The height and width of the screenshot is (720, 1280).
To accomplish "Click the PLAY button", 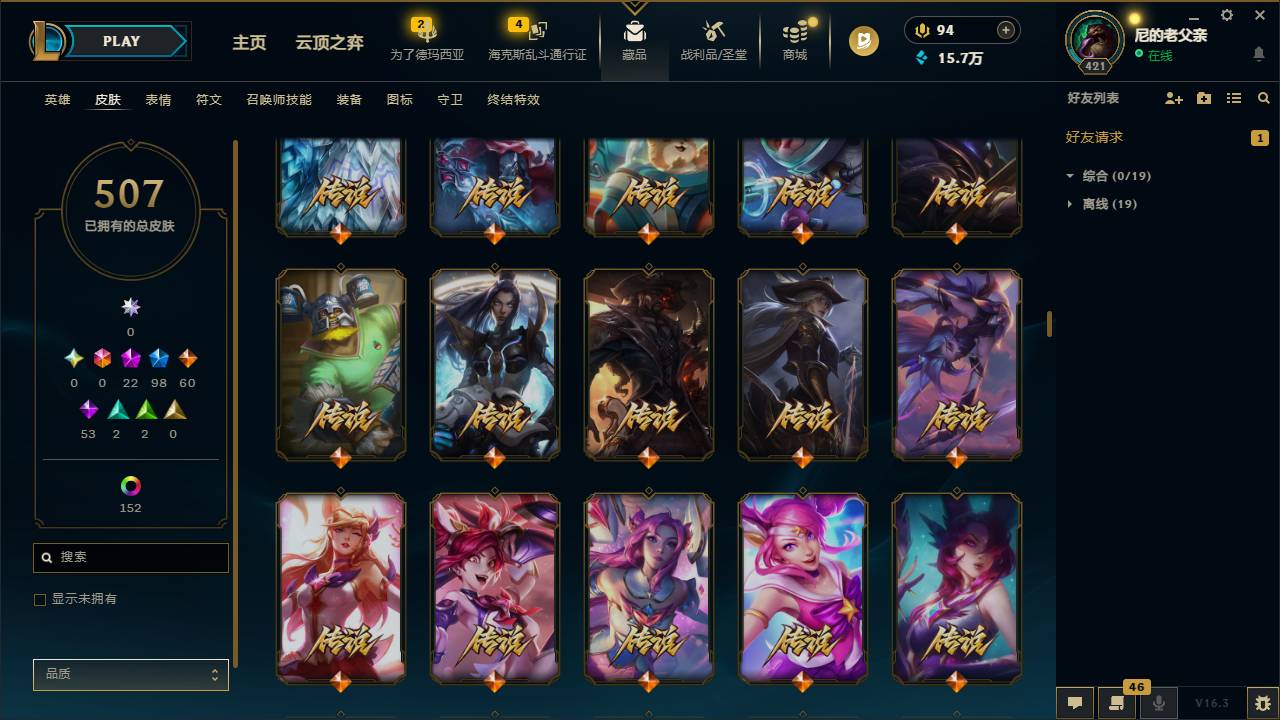I will point(120,41).
